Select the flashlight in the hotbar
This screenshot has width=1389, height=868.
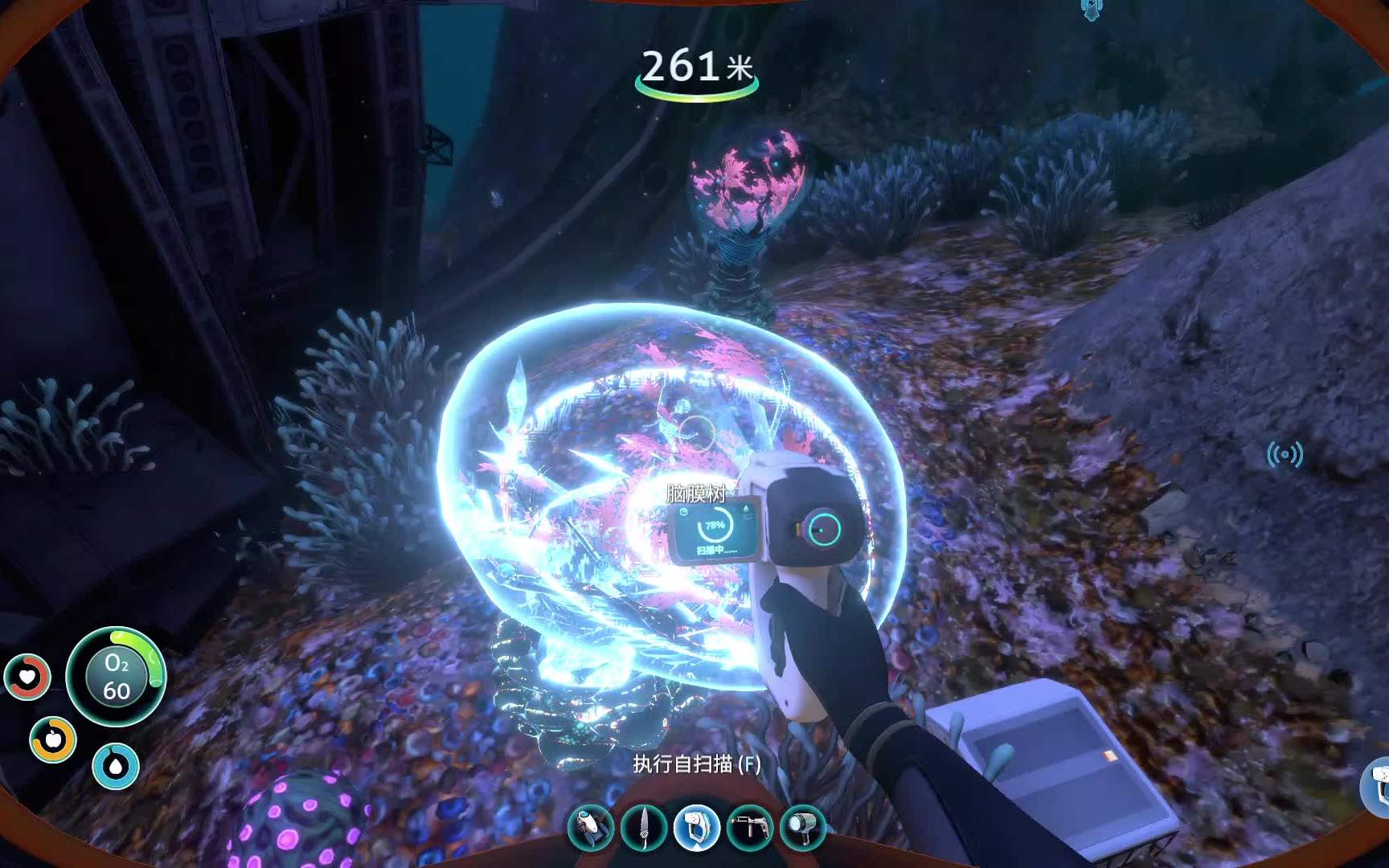(x=802, y=827)
